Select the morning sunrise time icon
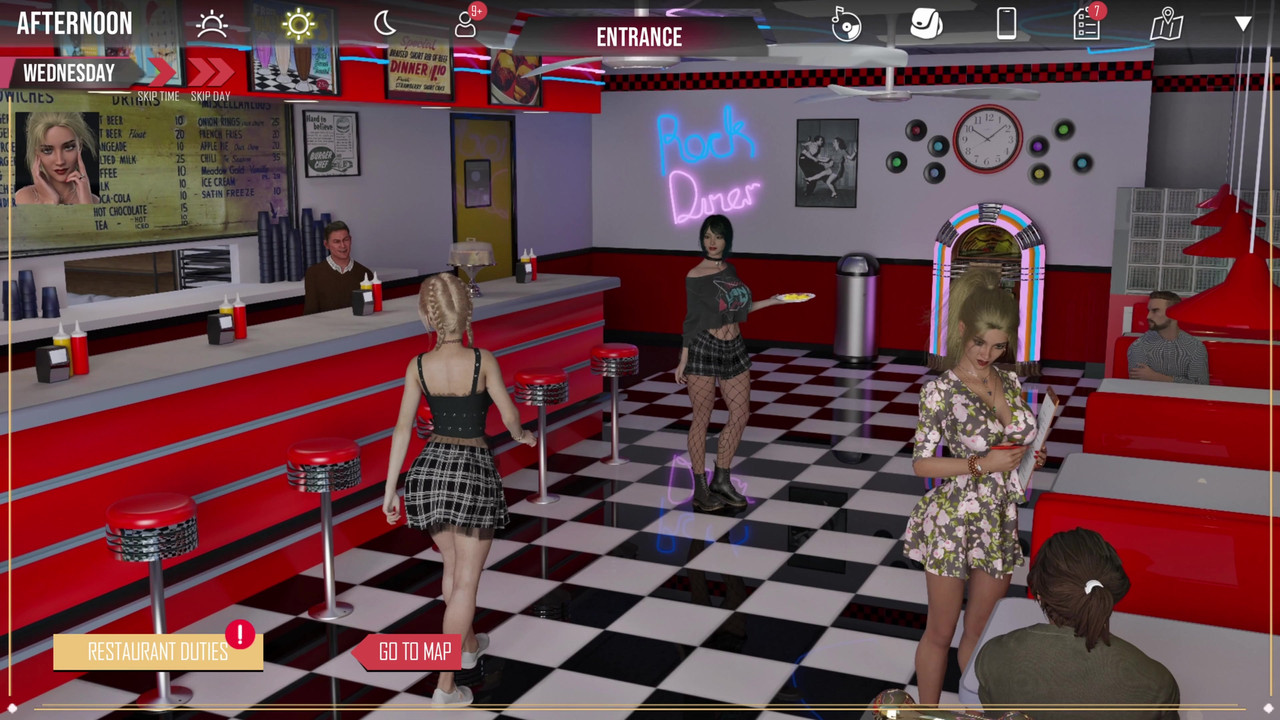 pyautogui.click(x=212, y=24)
